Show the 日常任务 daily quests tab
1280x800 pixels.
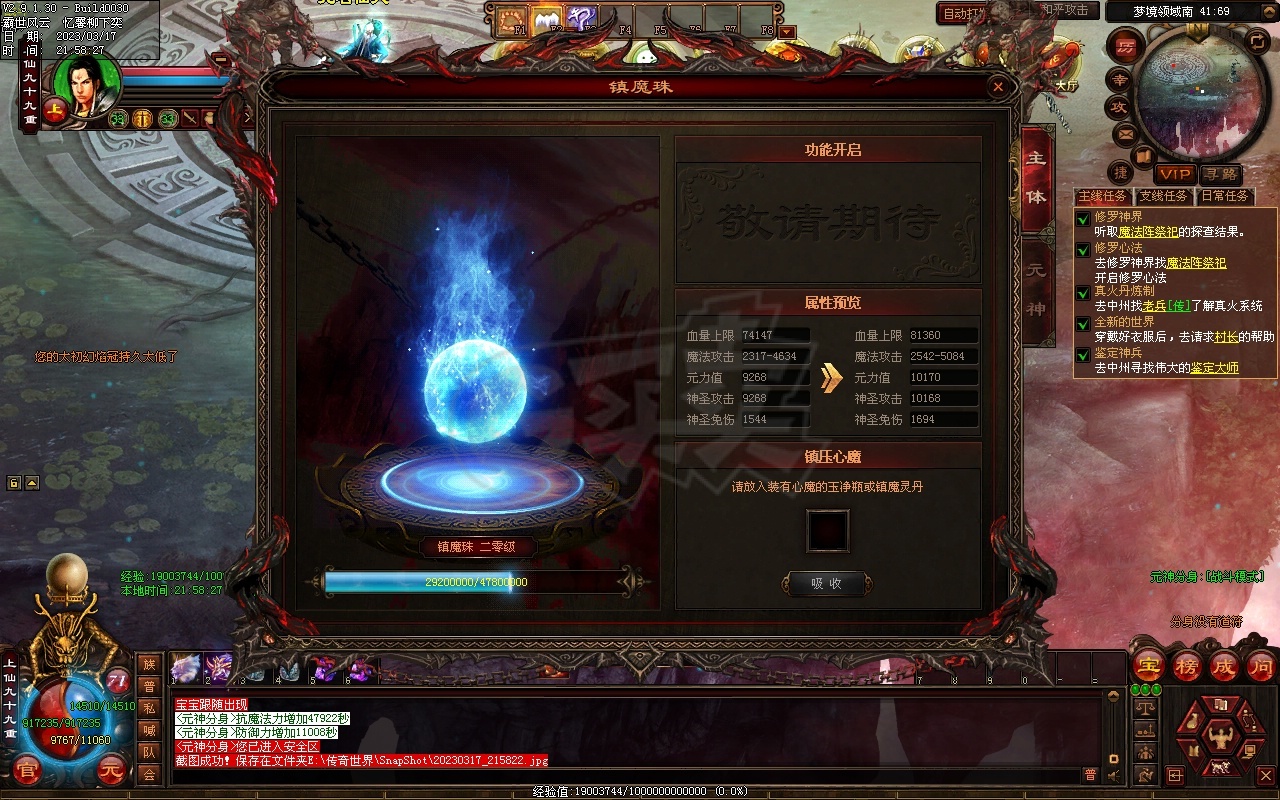(1224, 196)
